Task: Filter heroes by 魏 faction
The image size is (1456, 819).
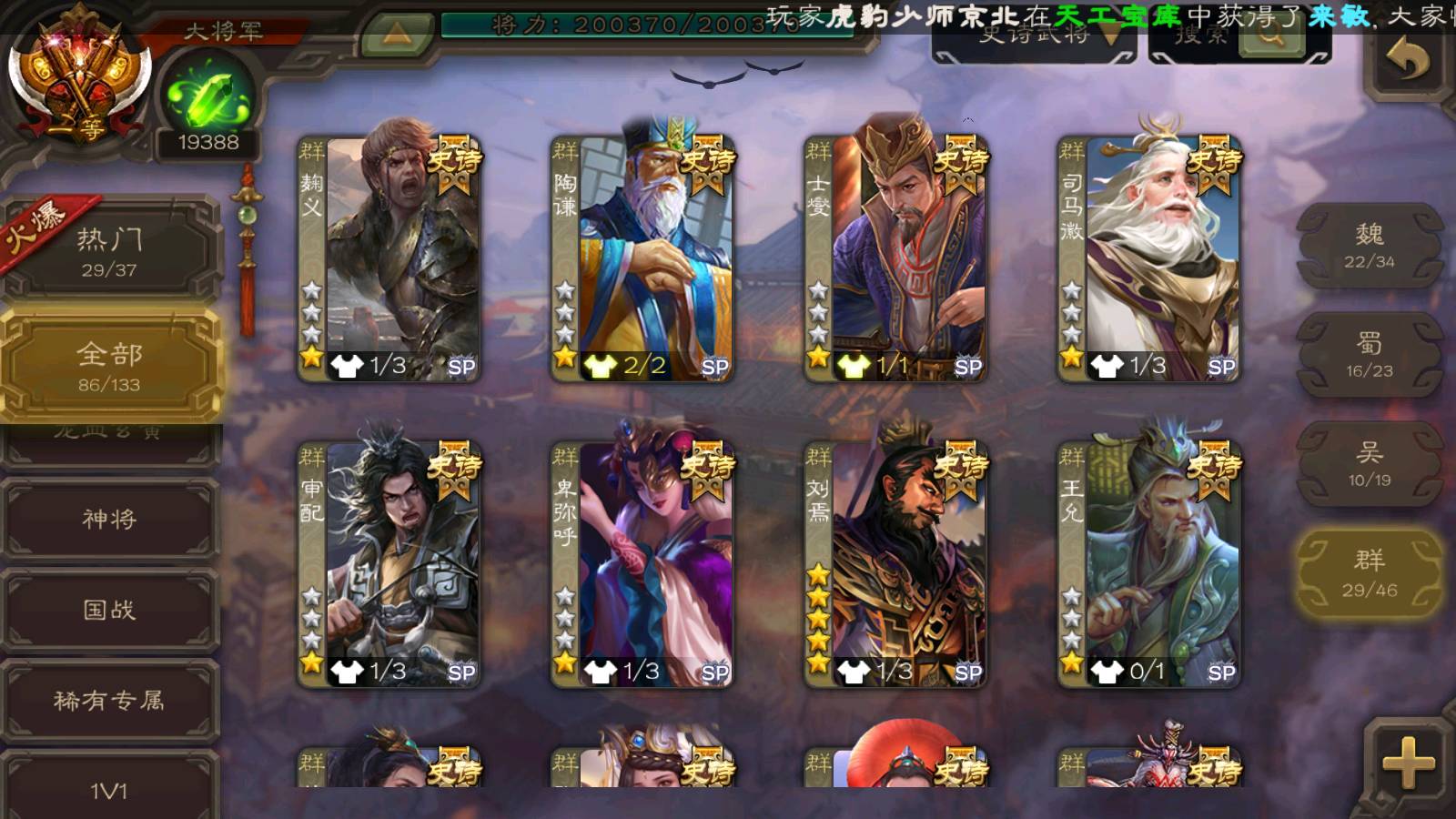Action: click(1369, 246)
